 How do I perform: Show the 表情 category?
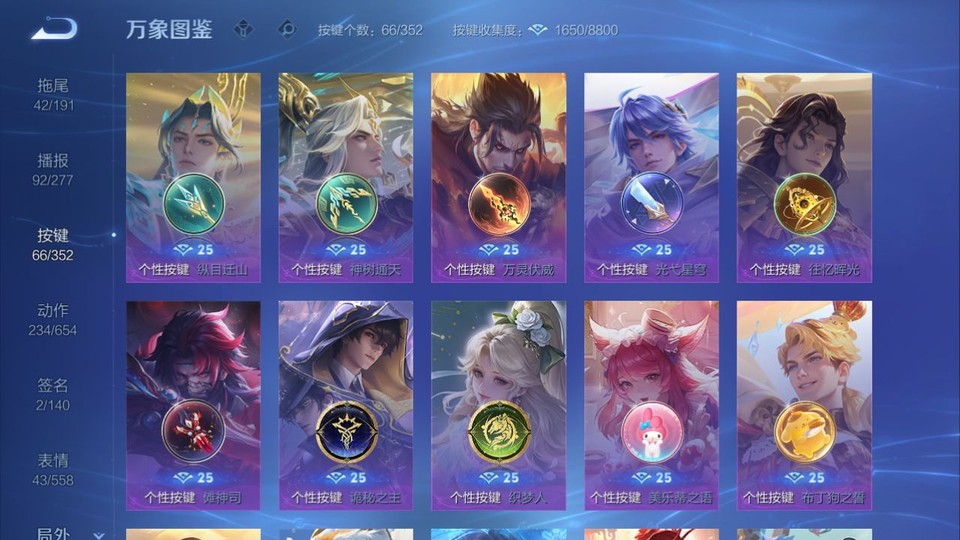(x=54, y=470)
